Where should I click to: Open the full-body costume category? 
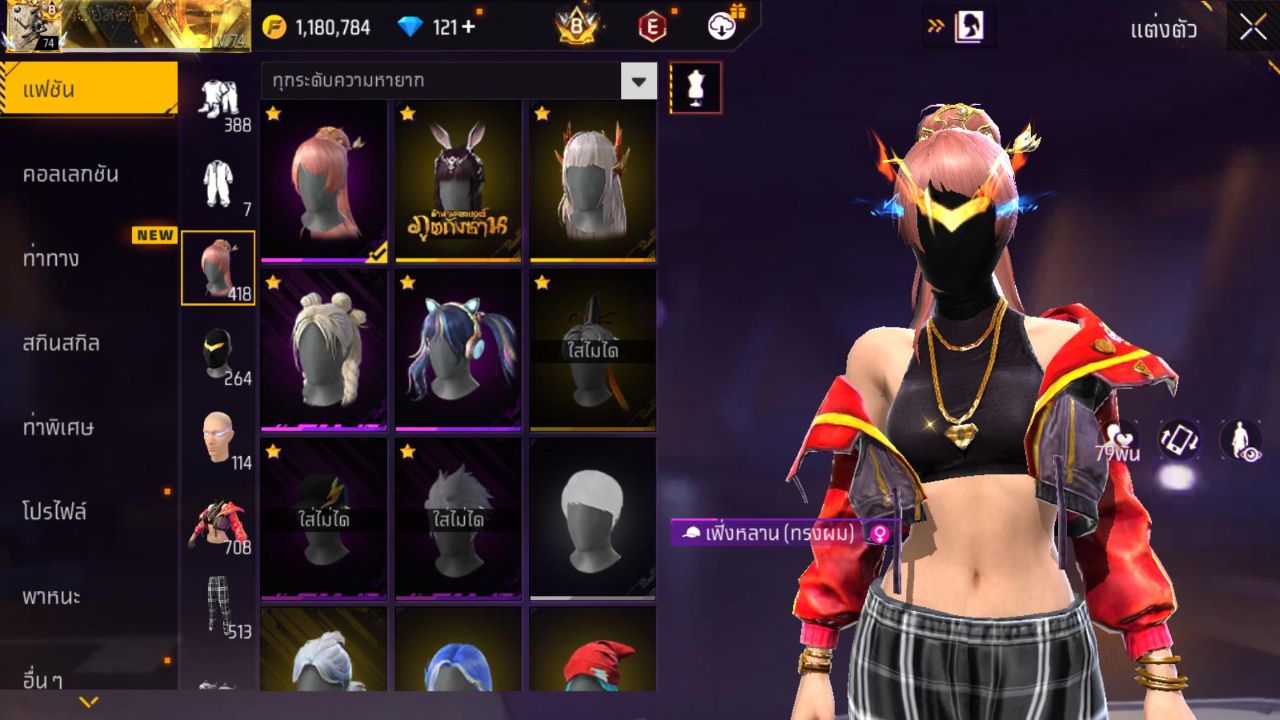tap(218, 180)
